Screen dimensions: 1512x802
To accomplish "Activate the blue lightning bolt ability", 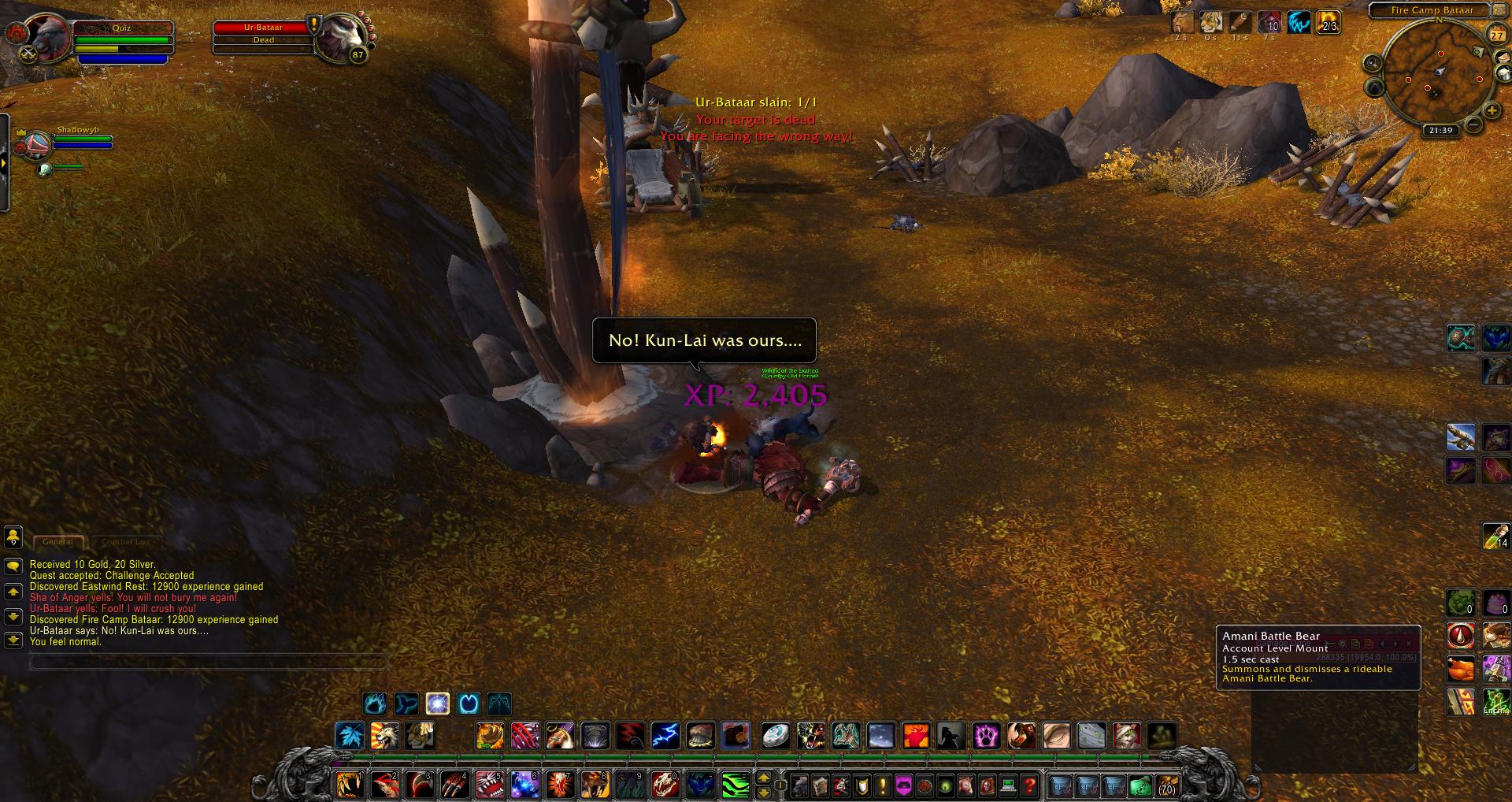I will click(665, 736).
